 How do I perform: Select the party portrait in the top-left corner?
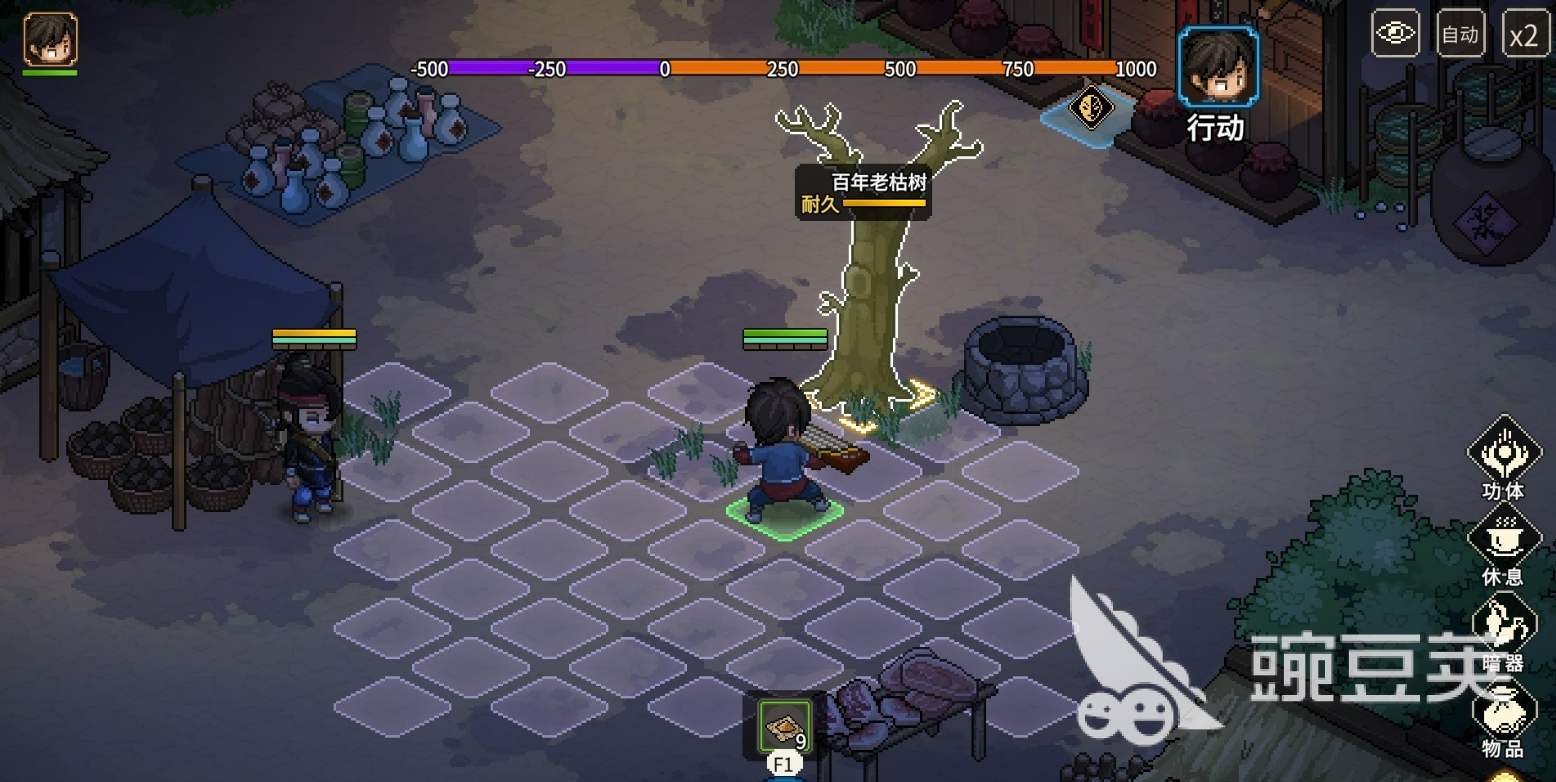pyautogui.click(x=50, y=40)
